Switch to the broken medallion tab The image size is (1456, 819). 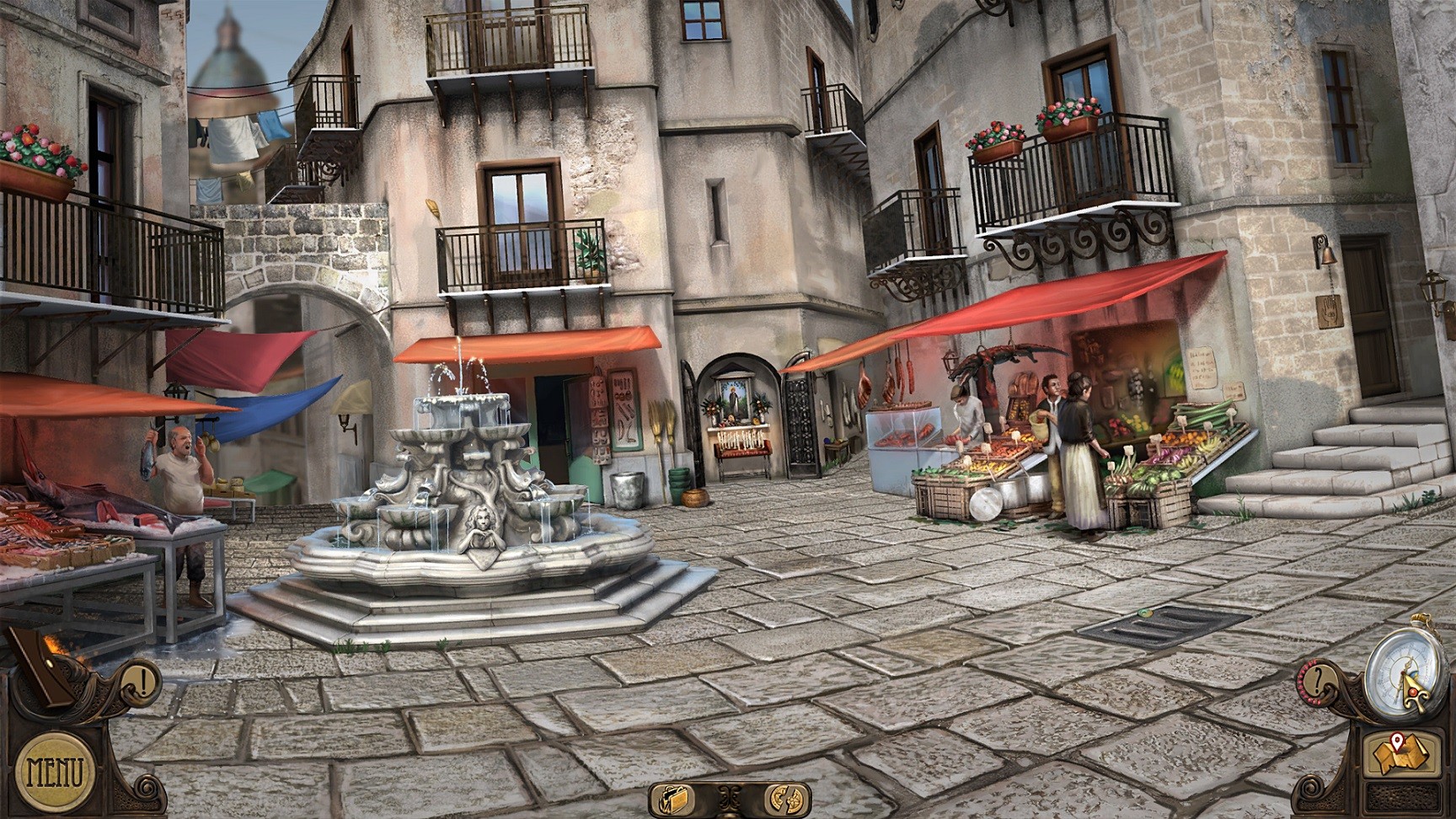[x=784, y=797]
